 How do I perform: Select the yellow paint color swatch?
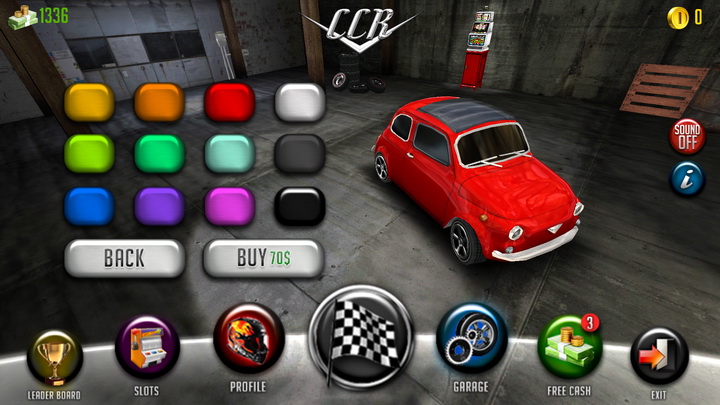pyautogui.click(x=90, y=102)
